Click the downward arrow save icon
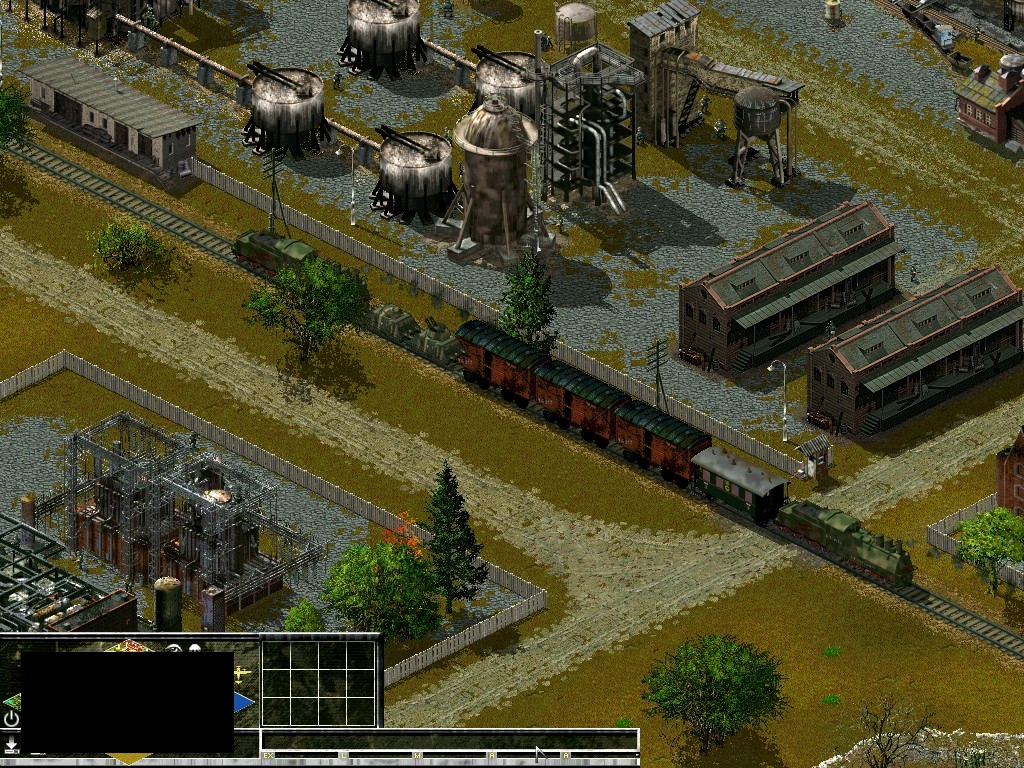The image size is (1024, 768). pyautogui.click(x=11, y=745)
